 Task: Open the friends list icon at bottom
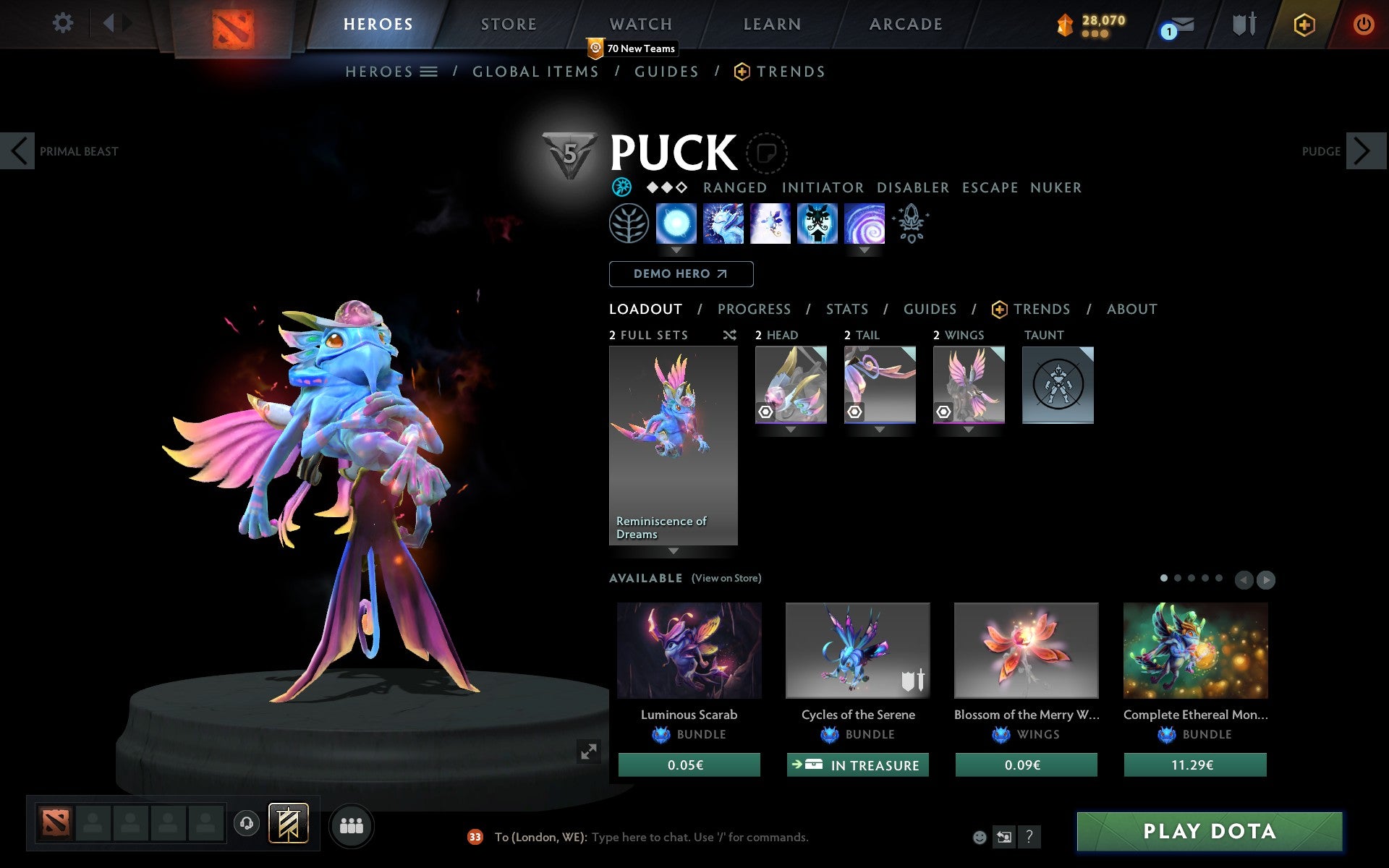click(x=352, y=824)
